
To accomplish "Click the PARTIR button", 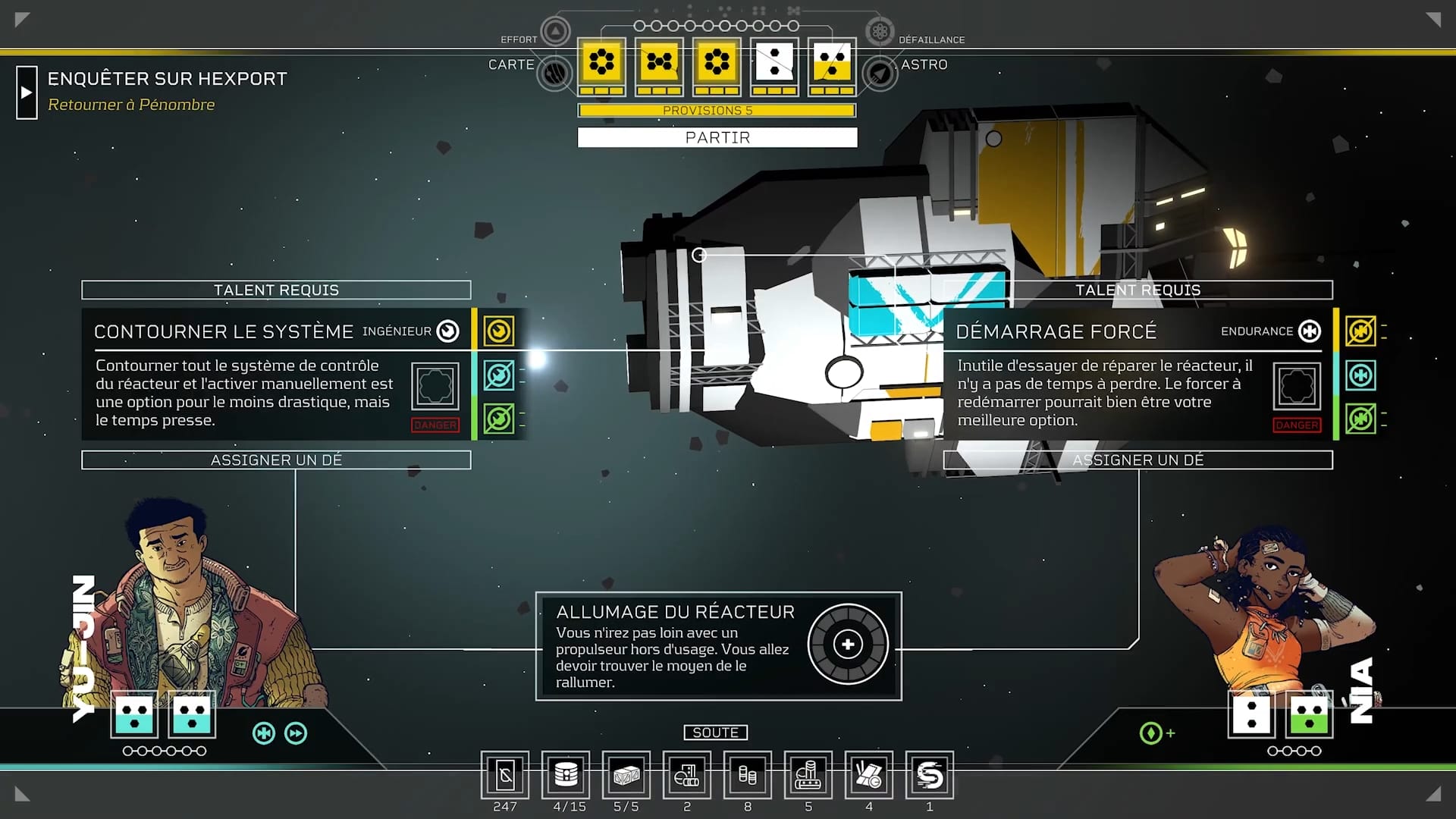I will [x=717, y=137].
